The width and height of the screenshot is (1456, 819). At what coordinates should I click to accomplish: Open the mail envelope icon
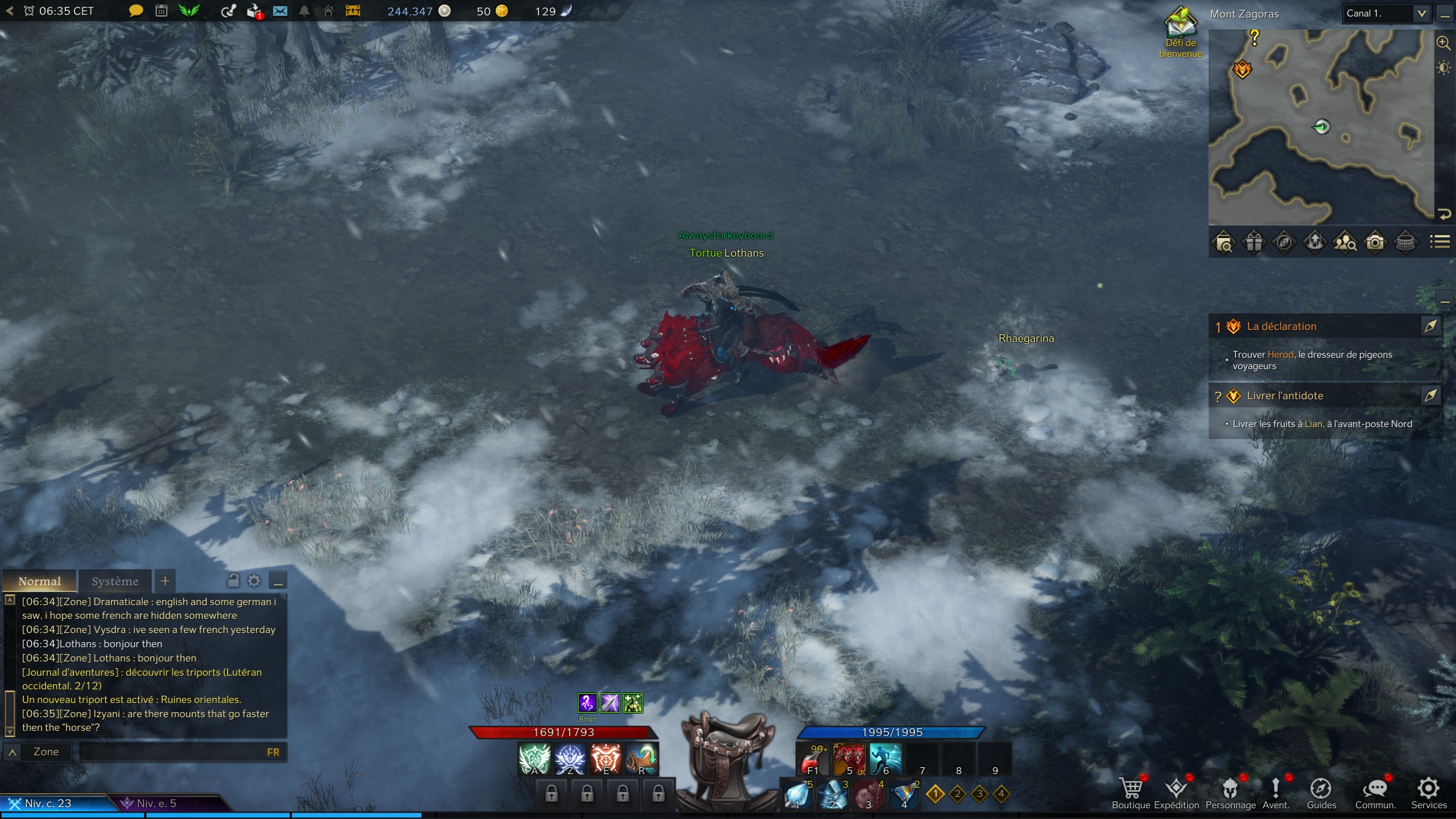coord(280,11)
